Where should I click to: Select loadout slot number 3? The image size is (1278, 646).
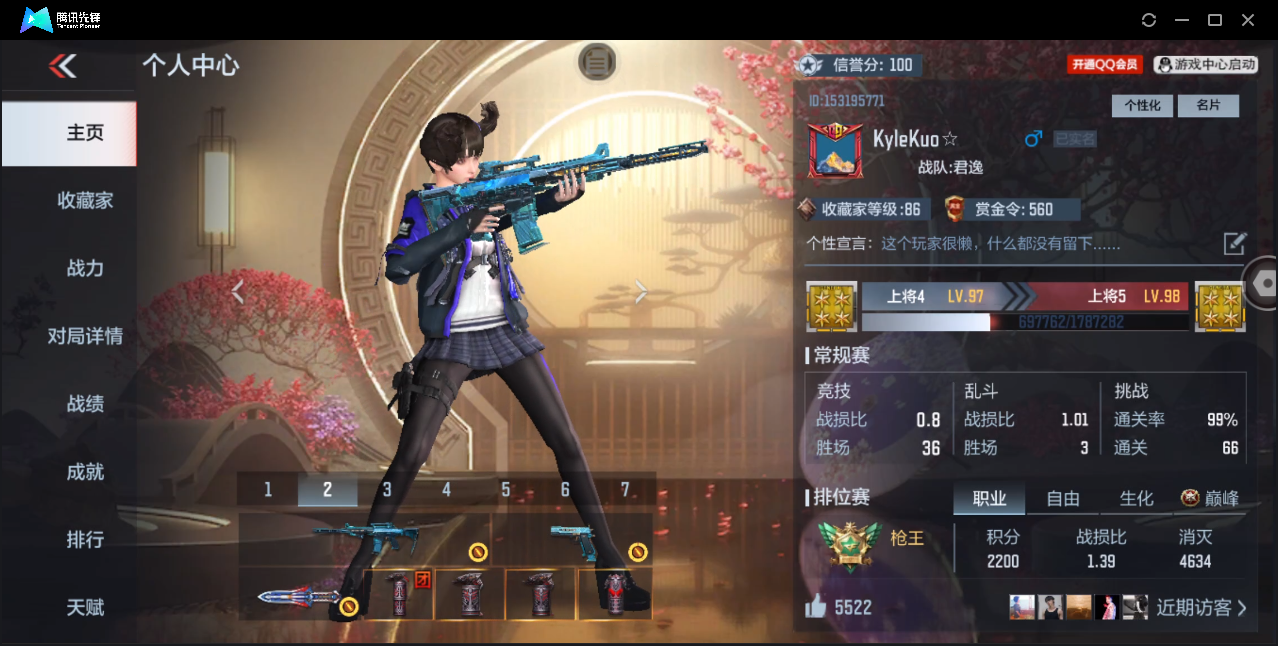387,489
